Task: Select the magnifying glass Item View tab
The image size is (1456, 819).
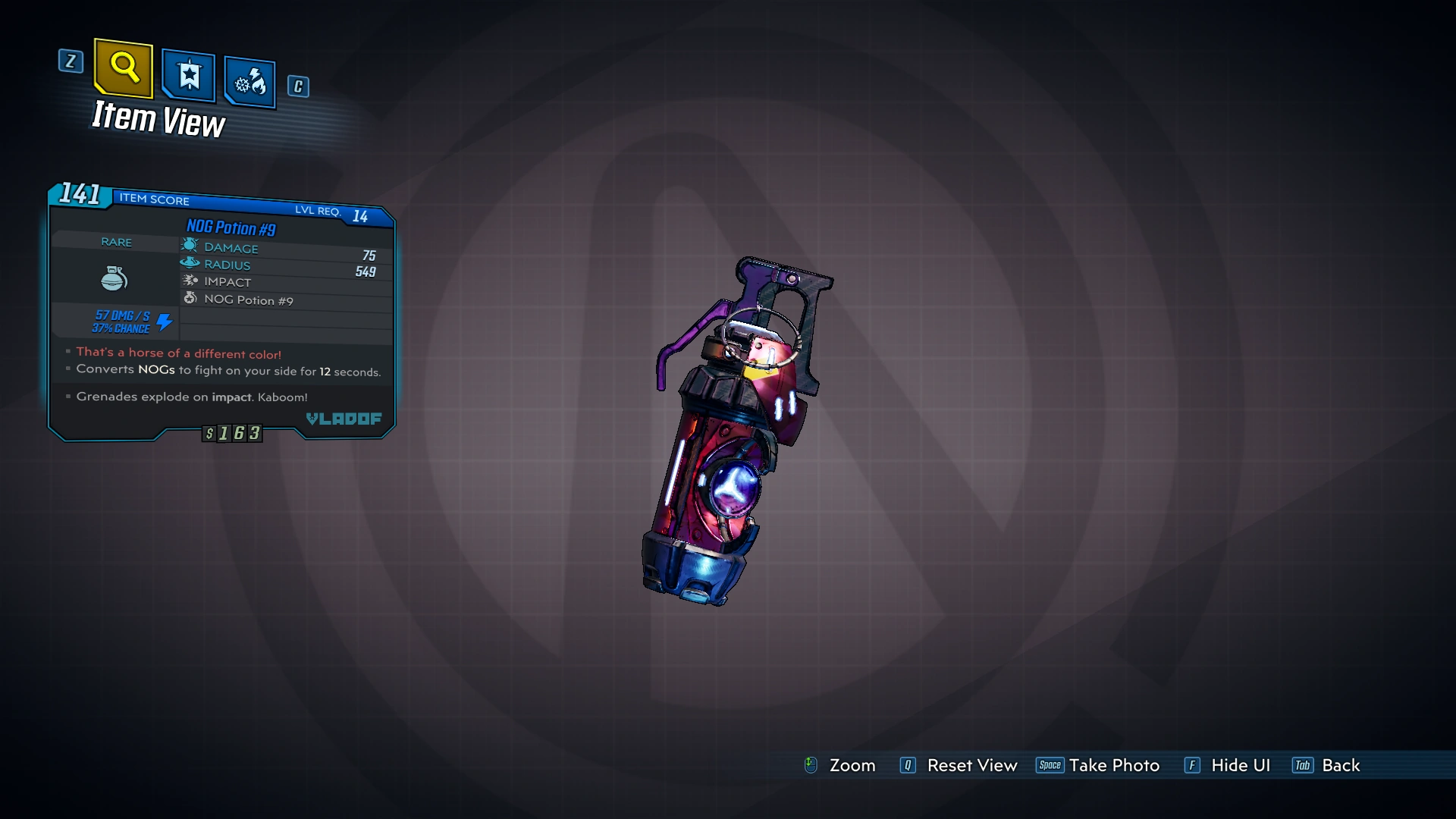Action: coord(124,68)
